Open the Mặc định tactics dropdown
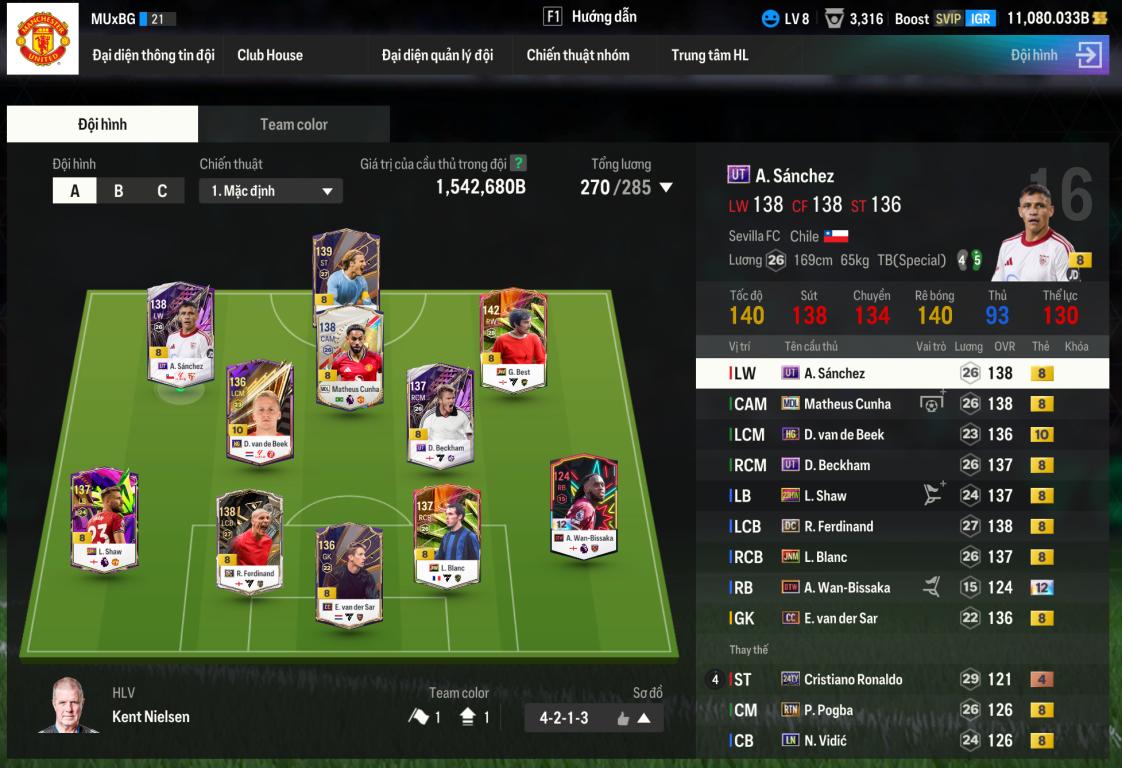This screenshot has width=1122, height=768. (x=271, y=191)
